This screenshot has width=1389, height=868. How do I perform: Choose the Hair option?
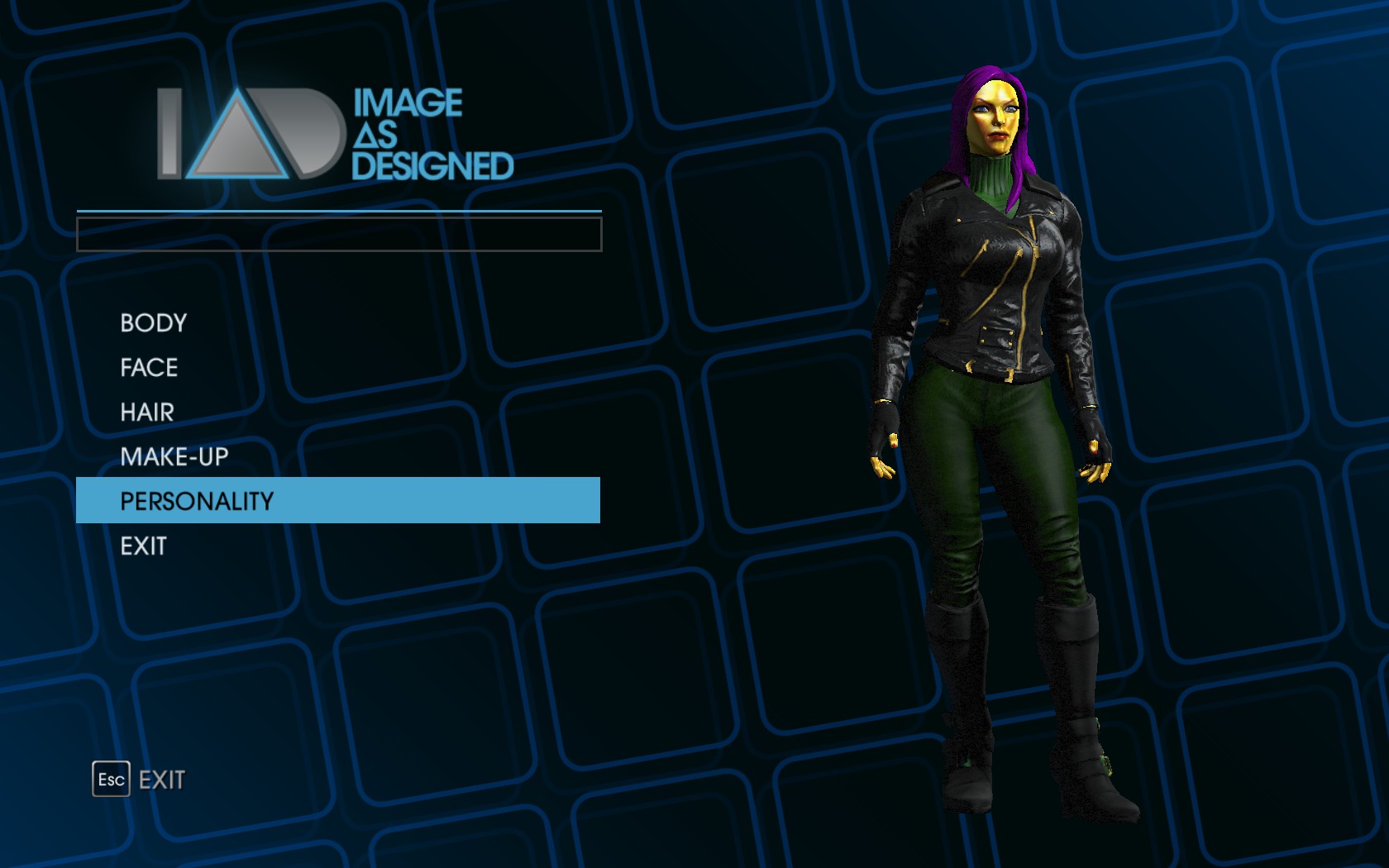[x=147, y=413]
